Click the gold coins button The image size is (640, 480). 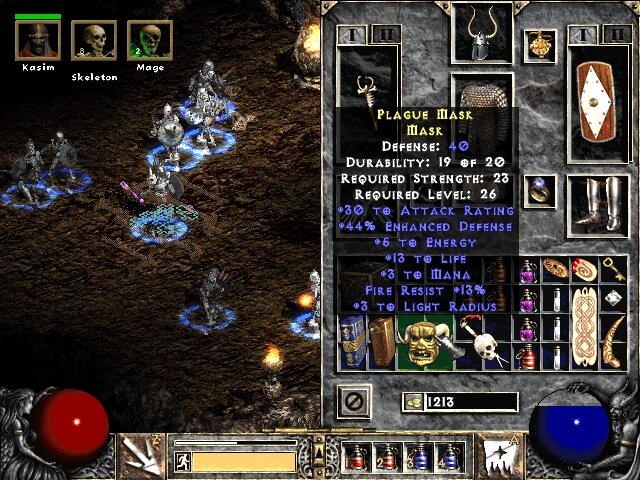(412, 402)
